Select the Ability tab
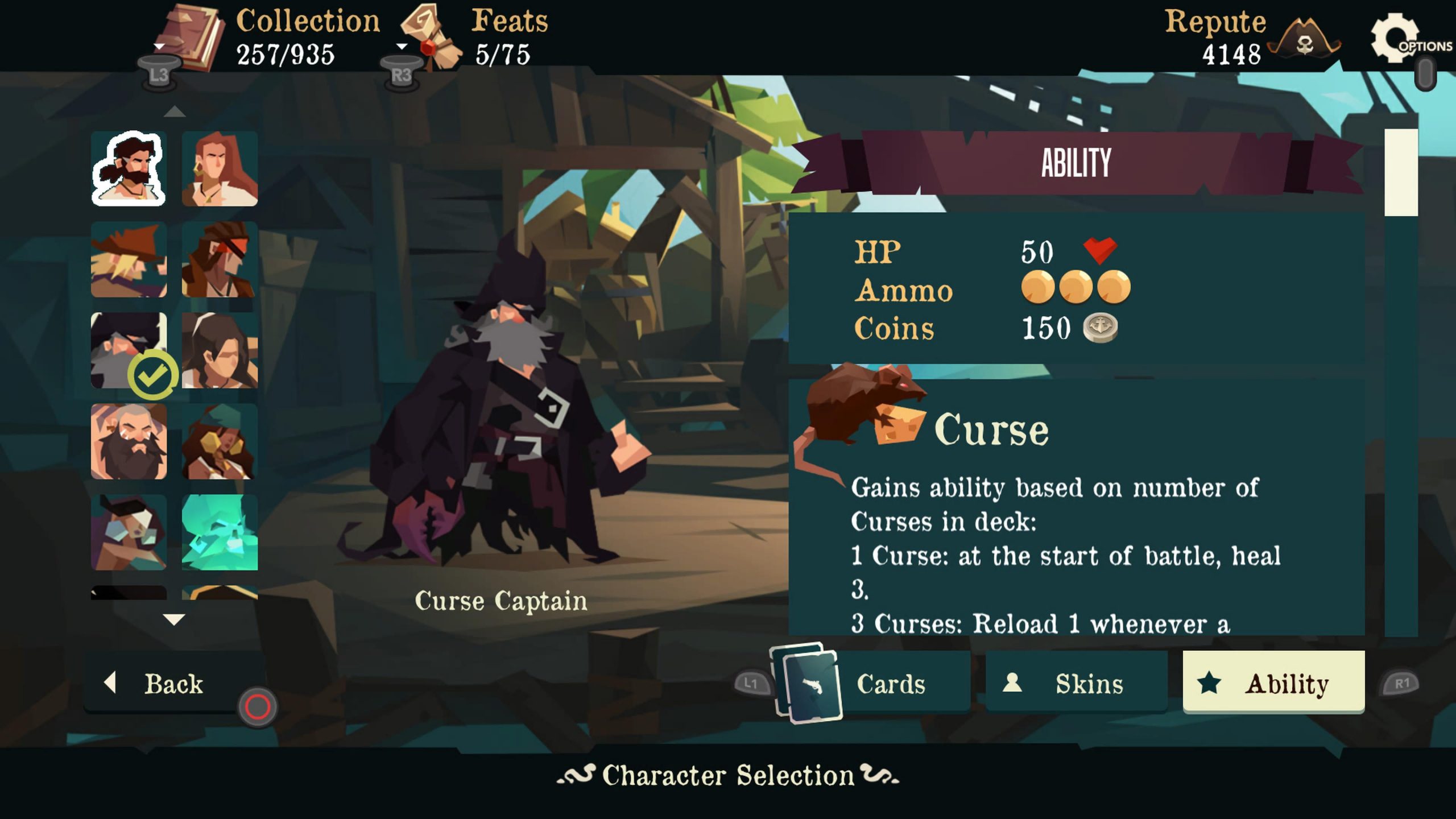 1273,683
